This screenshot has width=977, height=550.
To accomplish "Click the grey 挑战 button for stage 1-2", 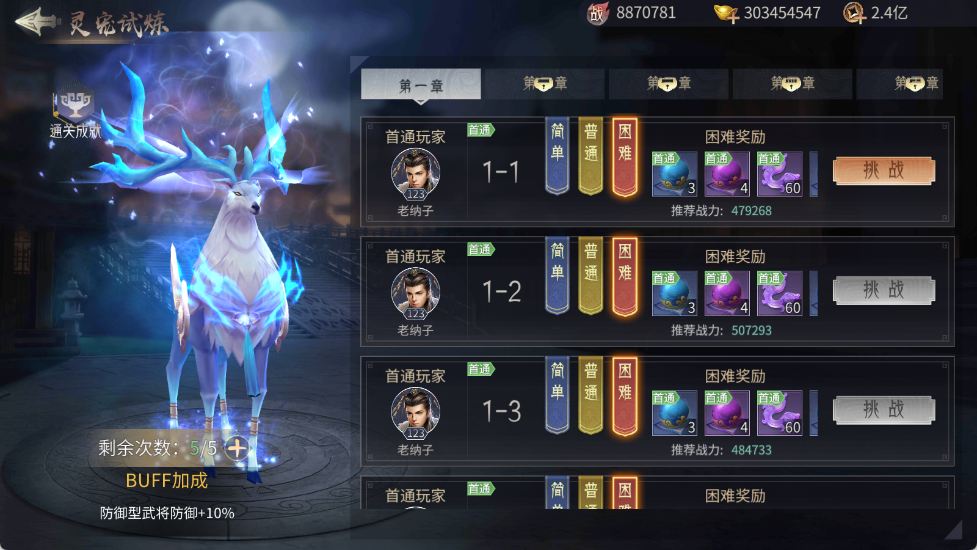I will coord(884,290).
